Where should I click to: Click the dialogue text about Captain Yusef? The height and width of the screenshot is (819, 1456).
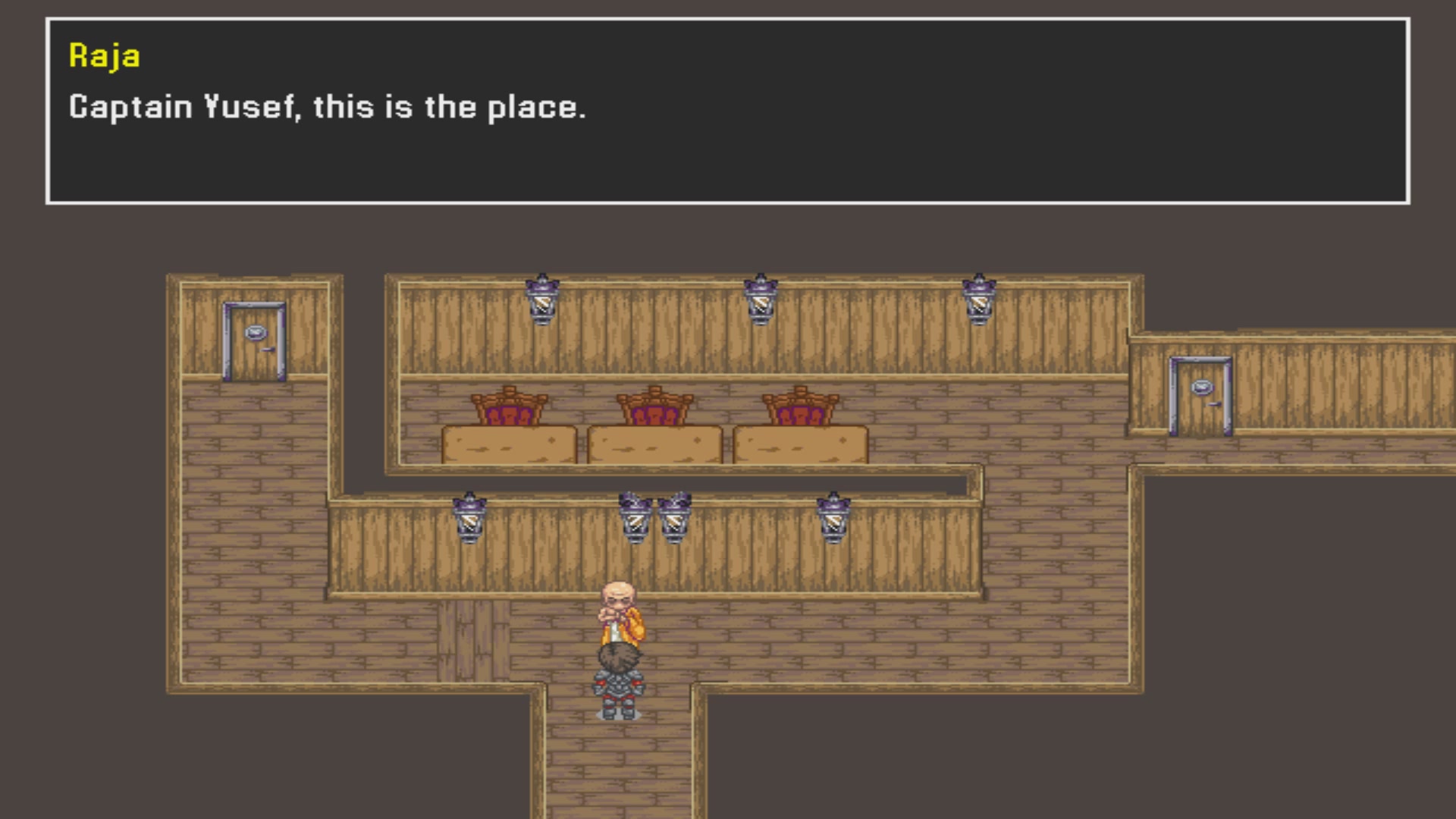click(x=326, y=108)
